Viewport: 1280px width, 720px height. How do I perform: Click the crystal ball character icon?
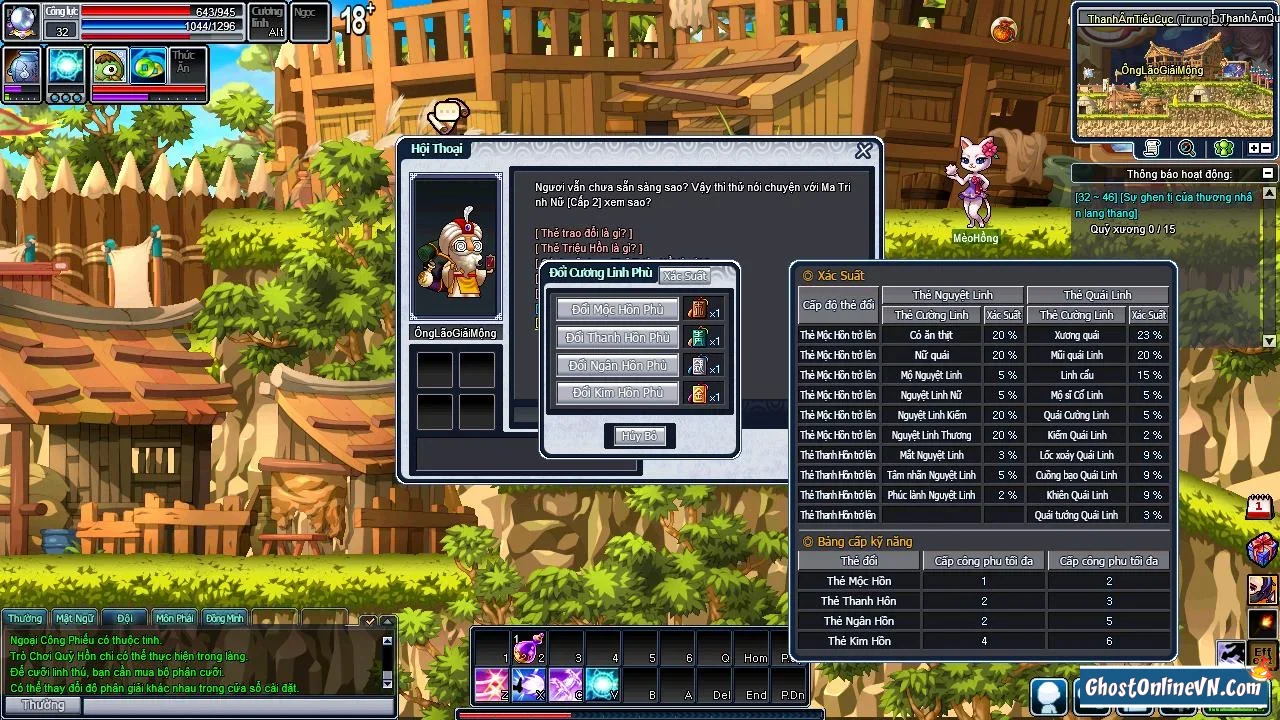coord(22,20)
